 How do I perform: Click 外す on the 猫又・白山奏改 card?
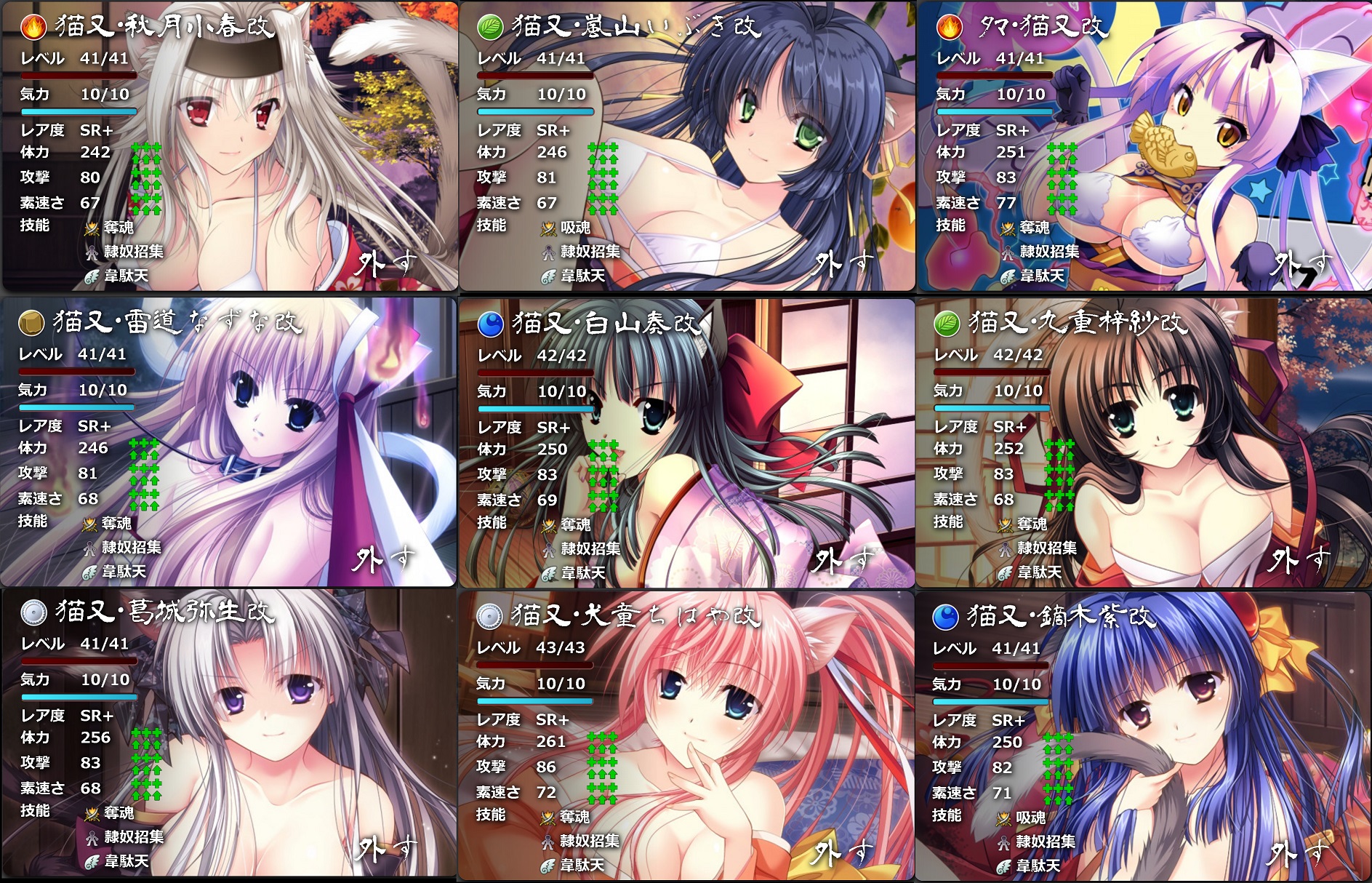(x=842, y=560)
